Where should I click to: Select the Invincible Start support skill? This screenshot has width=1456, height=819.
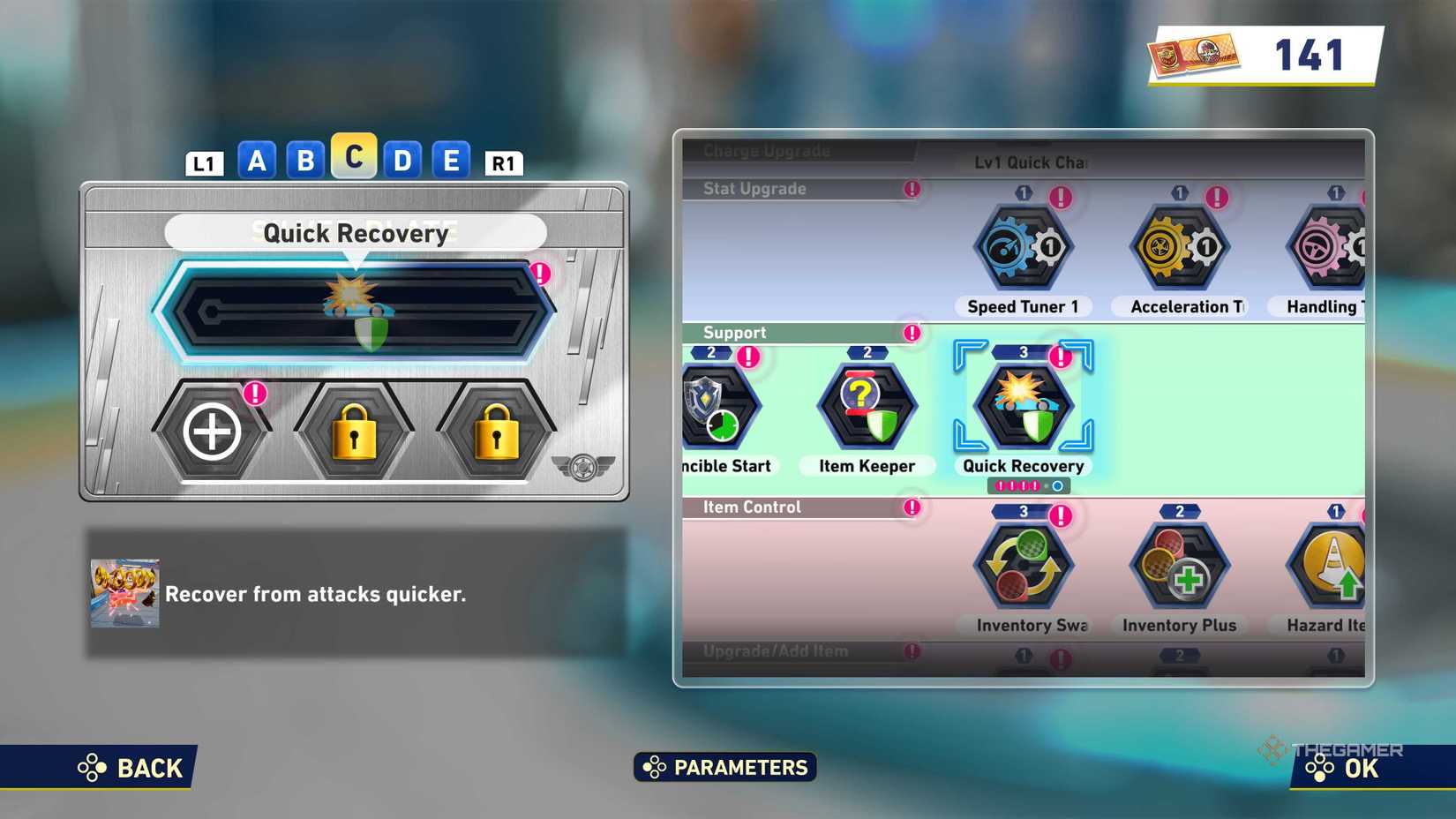(x=717, y=406)
